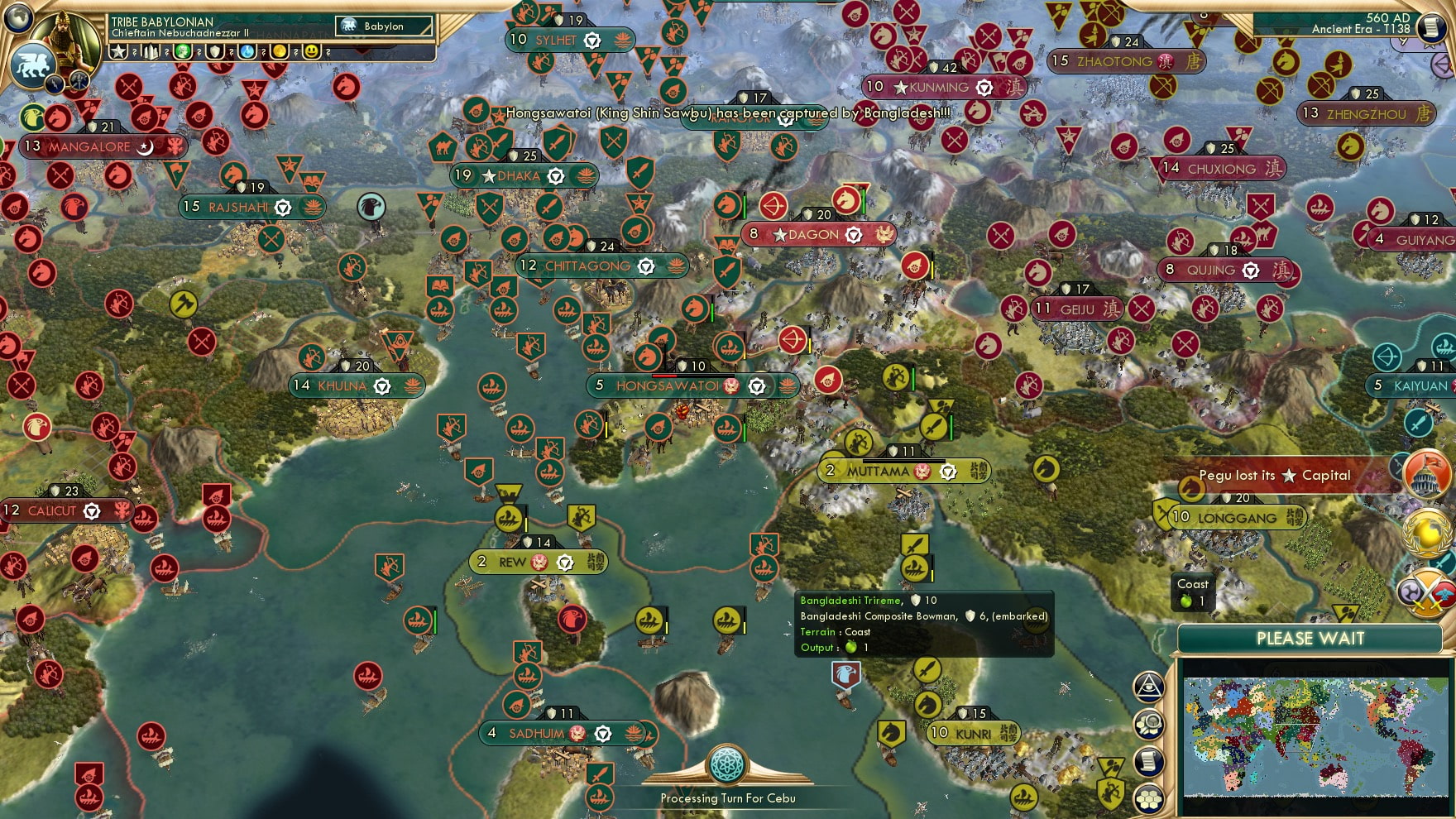Viewport: 1456px width, 819px height.
Task: Toggle the strategic view eye icon
Action: 1148,686
